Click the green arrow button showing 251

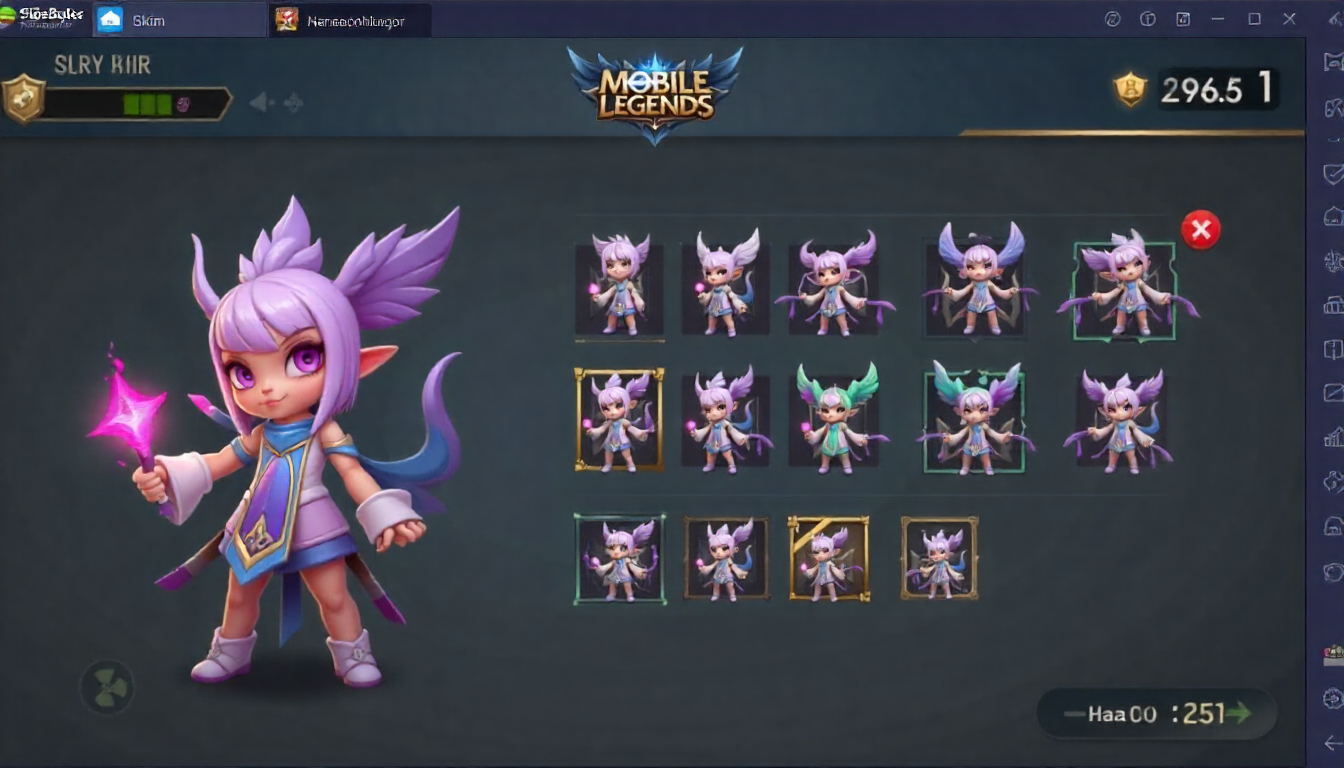(1157, 713)
